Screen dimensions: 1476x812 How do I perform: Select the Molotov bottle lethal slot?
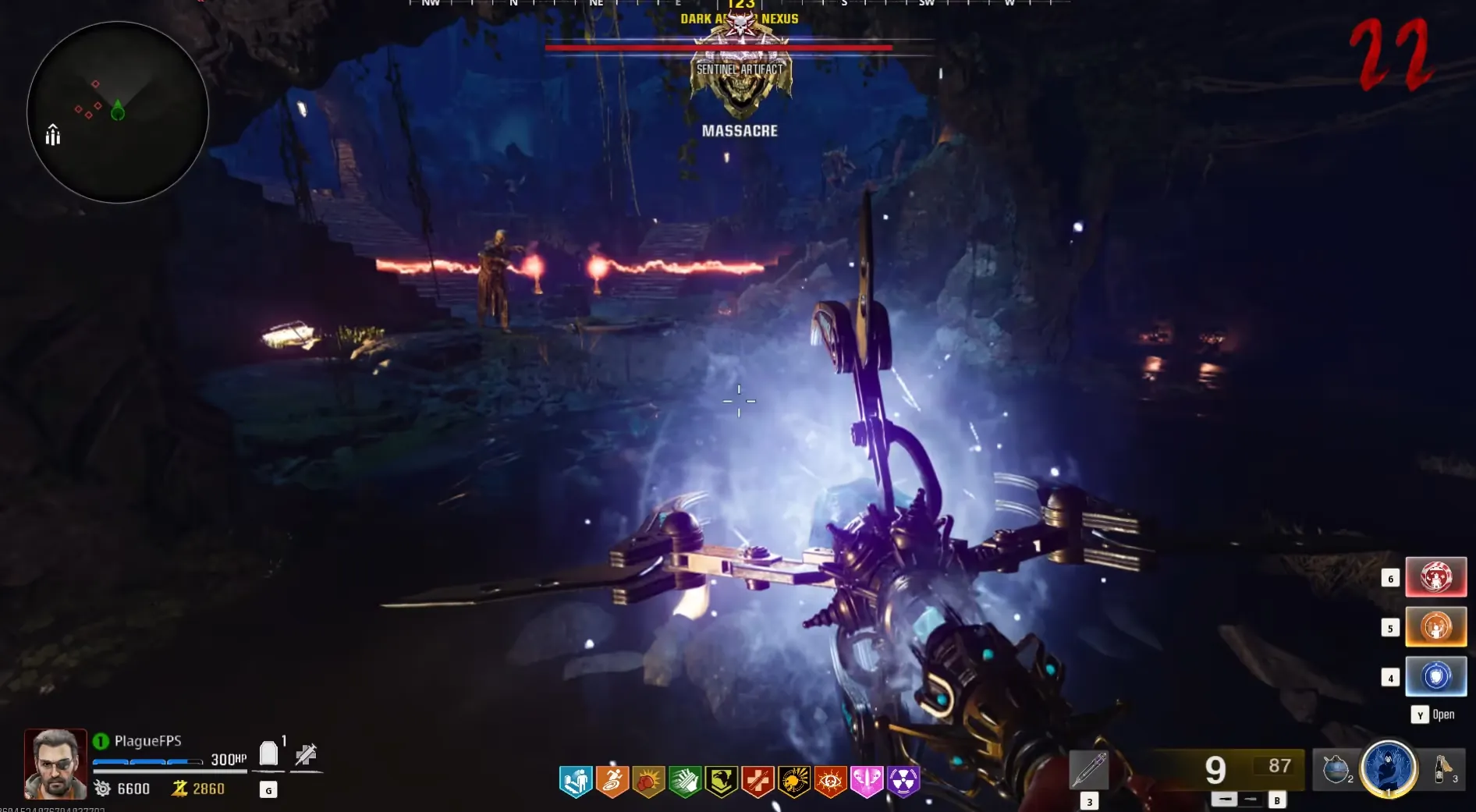pos(1442,769)
